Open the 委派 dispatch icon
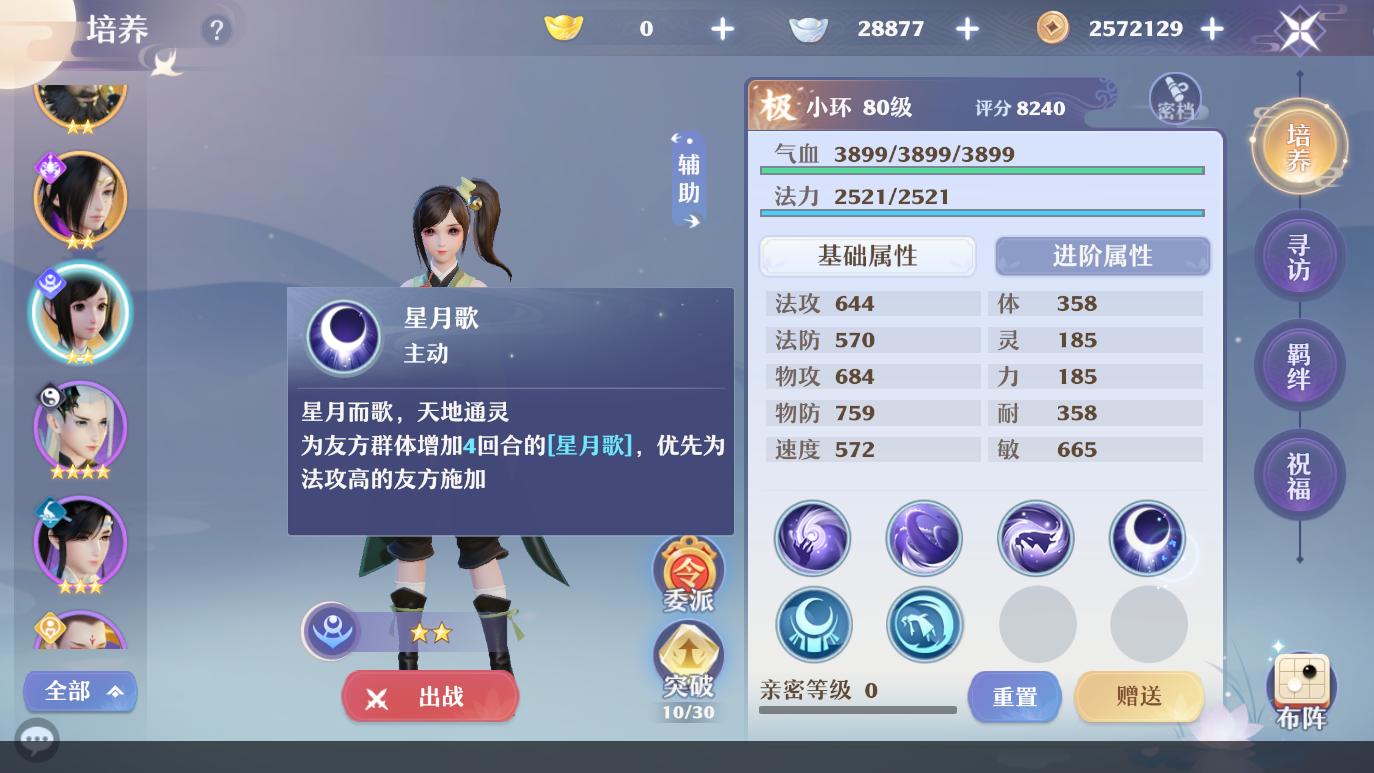The image size is (1374, 773). coord(687,572)
